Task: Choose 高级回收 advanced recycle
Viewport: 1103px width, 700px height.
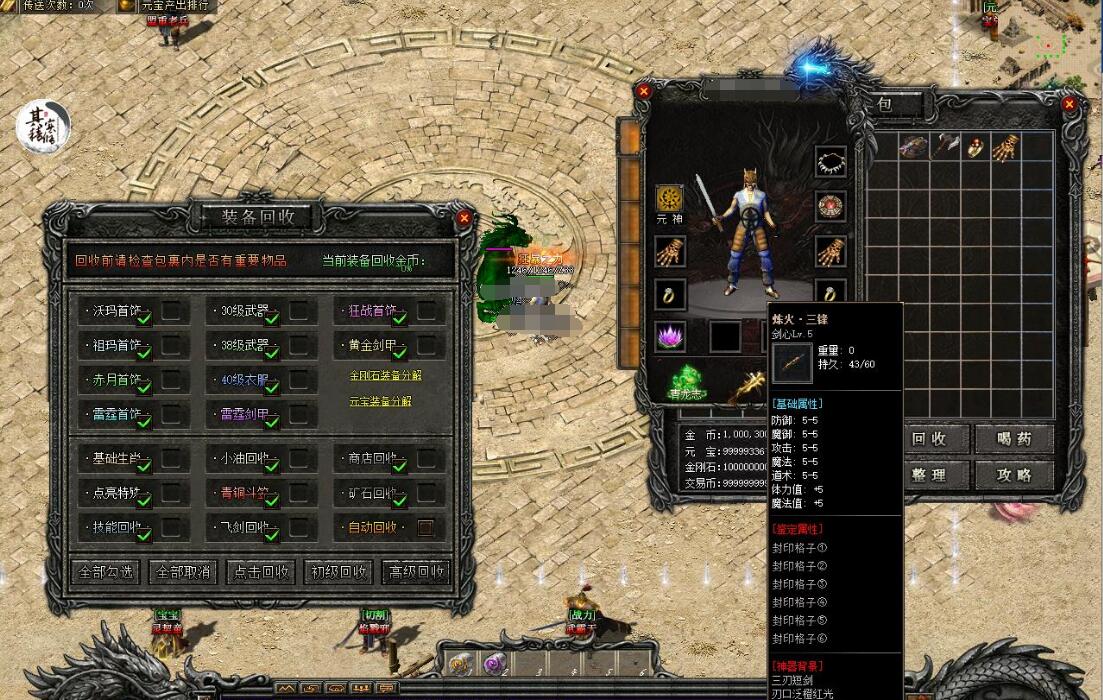Action: (x=416, y=572)
